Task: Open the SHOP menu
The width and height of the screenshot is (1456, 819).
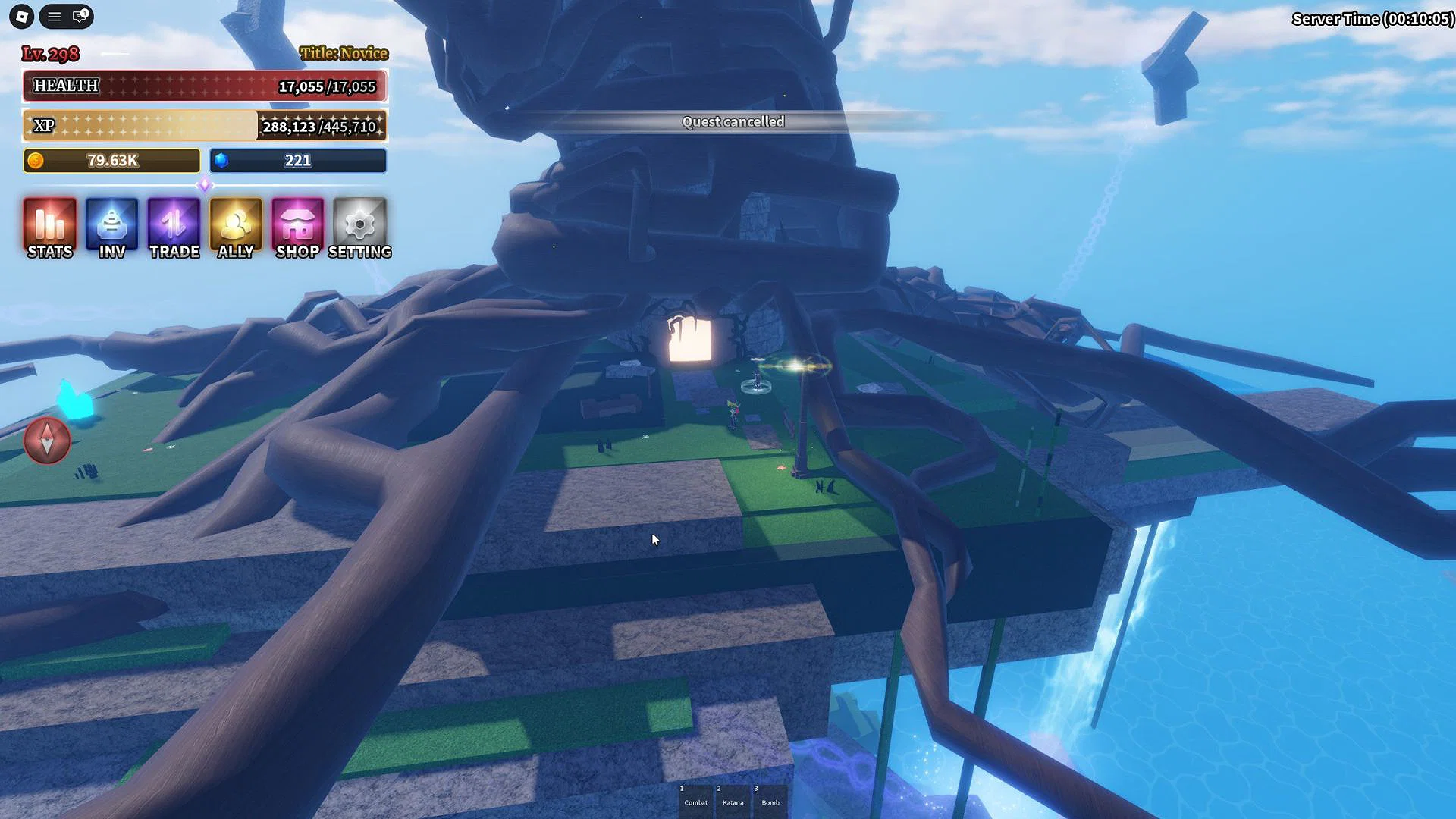Action: 297,227
